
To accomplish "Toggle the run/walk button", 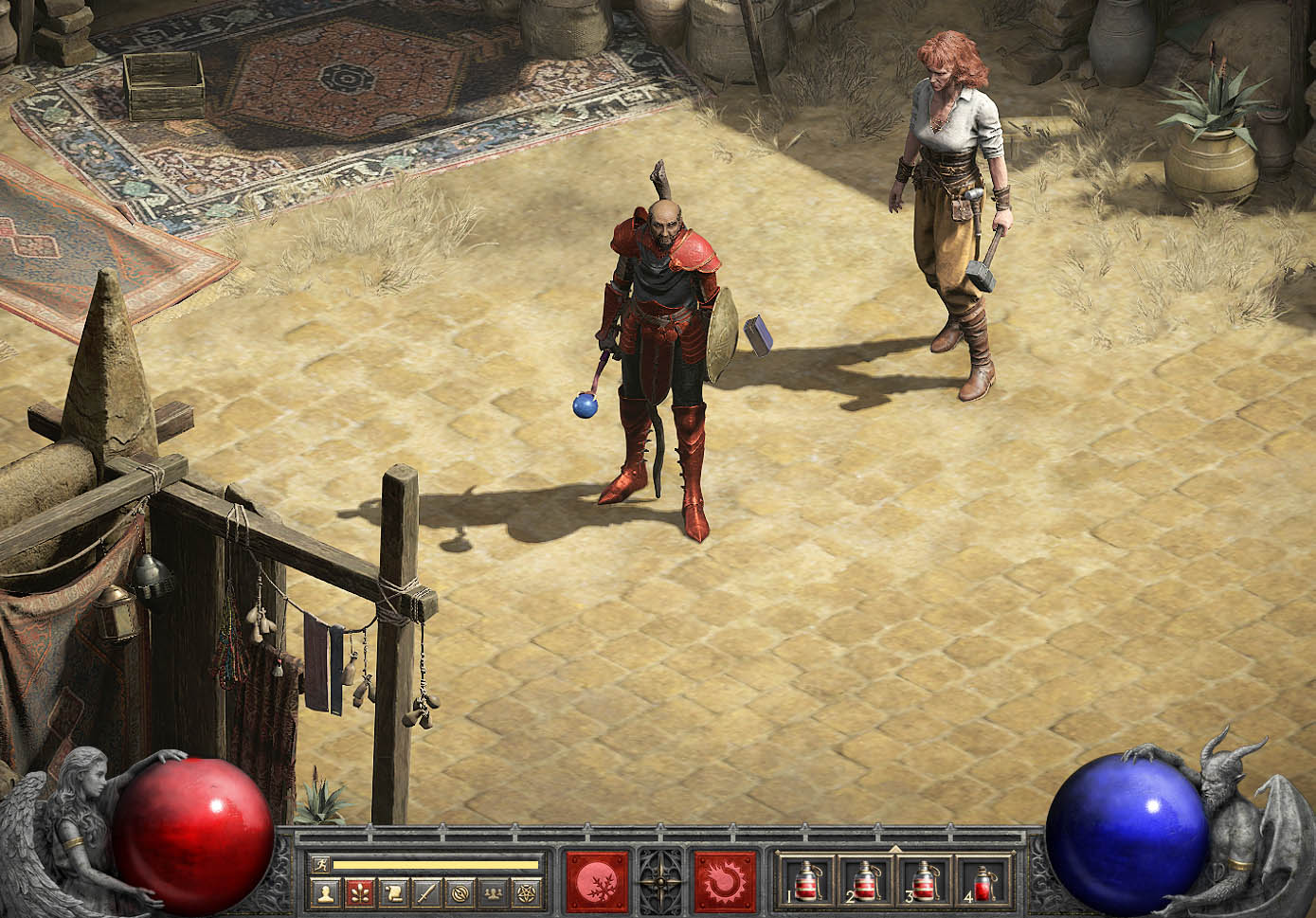I will click(320, 864).
